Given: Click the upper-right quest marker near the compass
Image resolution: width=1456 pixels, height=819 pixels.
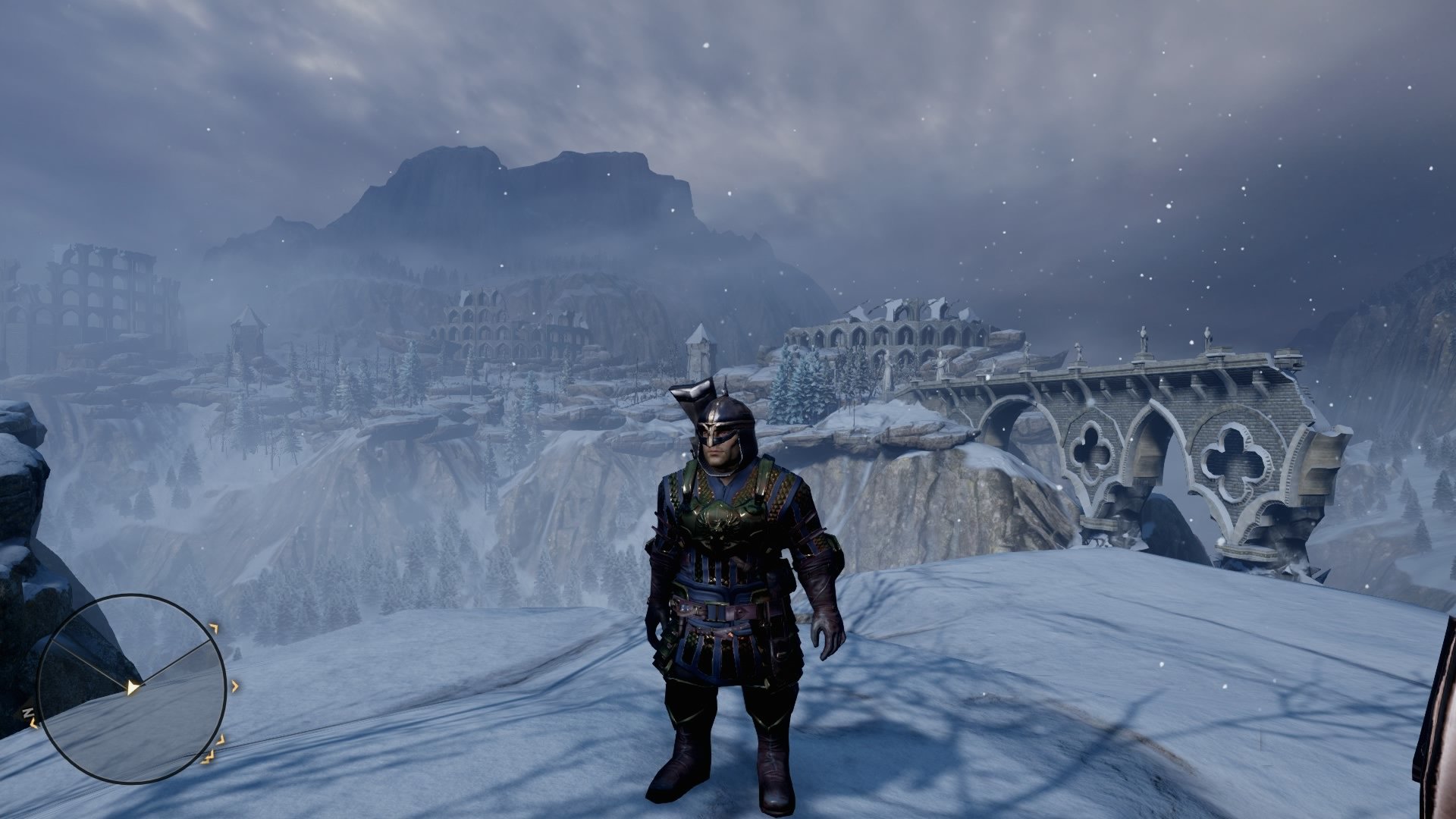Looking at the screenshot, I should point(215,627).
